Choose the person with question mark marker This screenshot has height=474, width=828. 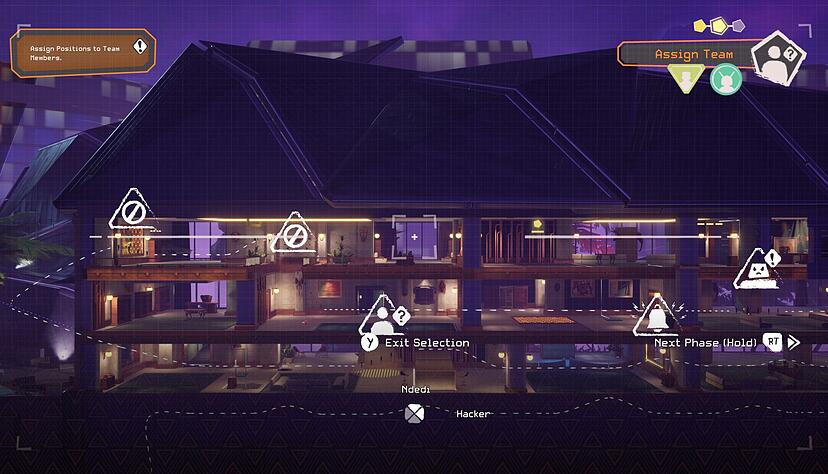383,317
